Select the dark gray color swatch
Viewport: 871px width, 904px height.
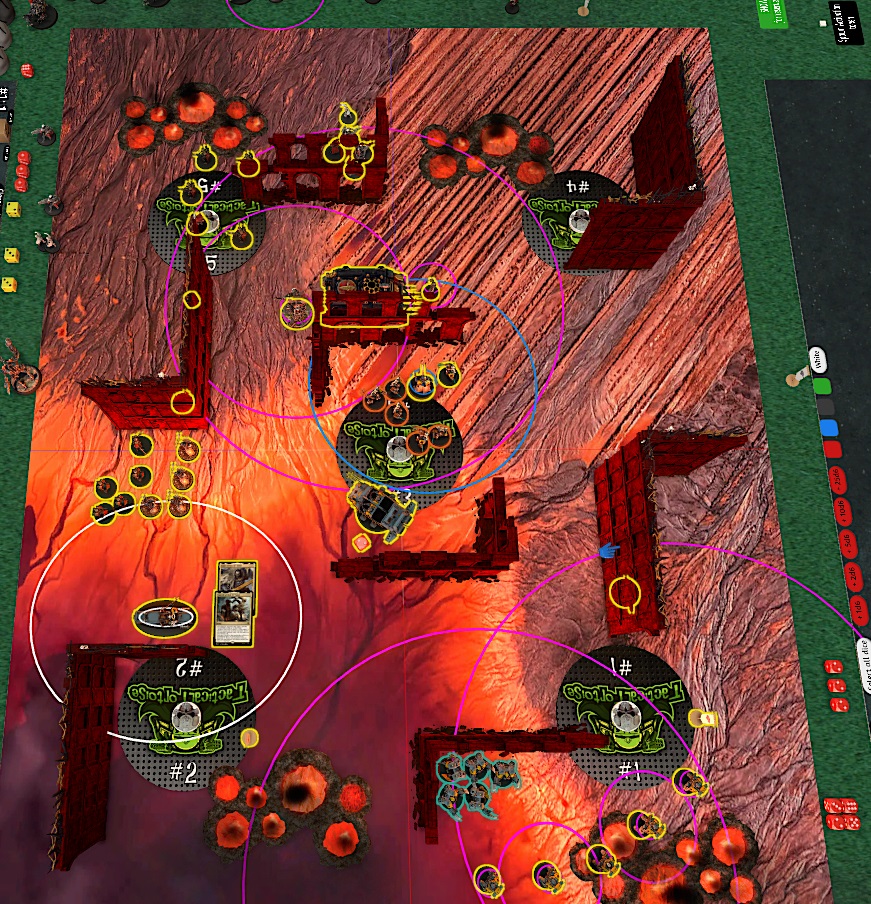[x=825, y=407]
